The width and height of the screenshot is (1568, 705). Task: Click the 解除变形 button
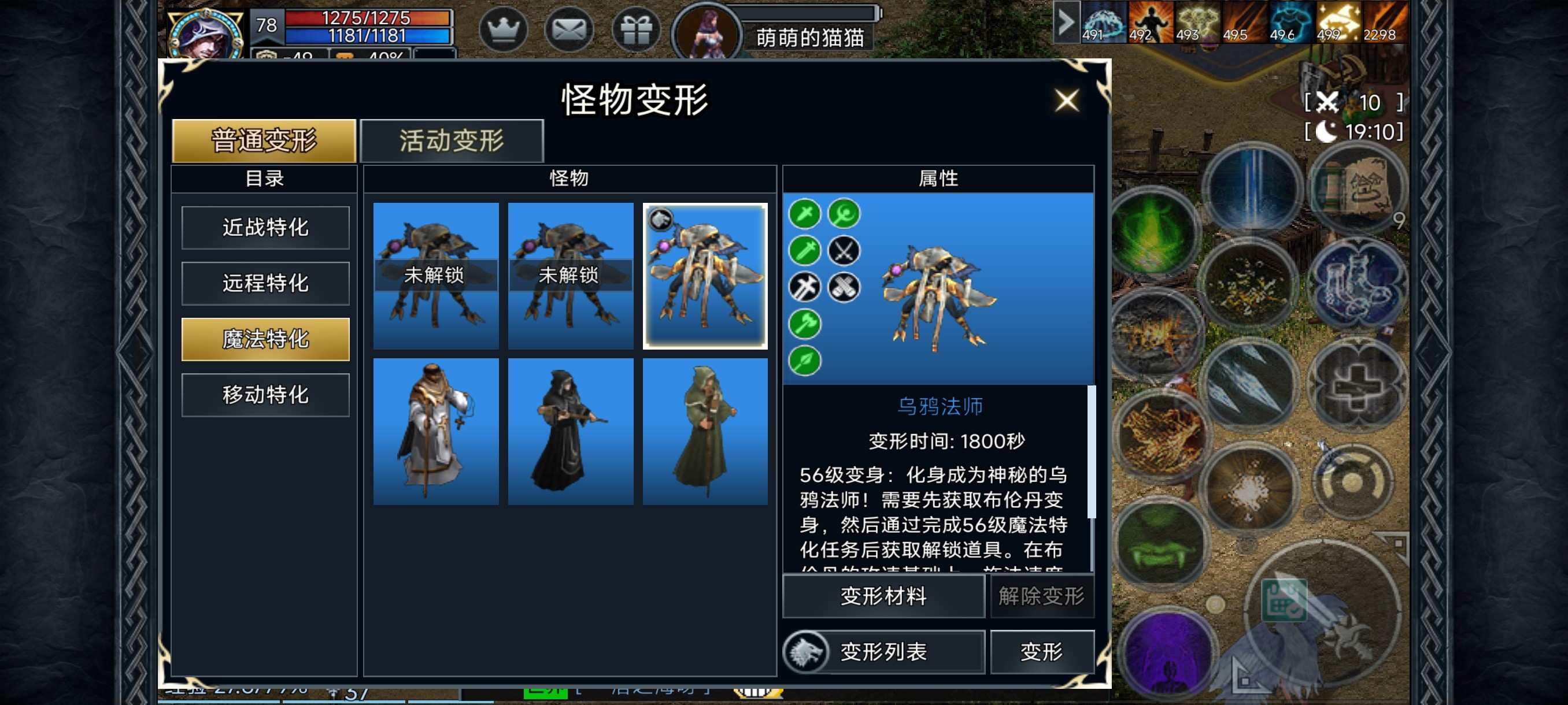[1041, 596]
